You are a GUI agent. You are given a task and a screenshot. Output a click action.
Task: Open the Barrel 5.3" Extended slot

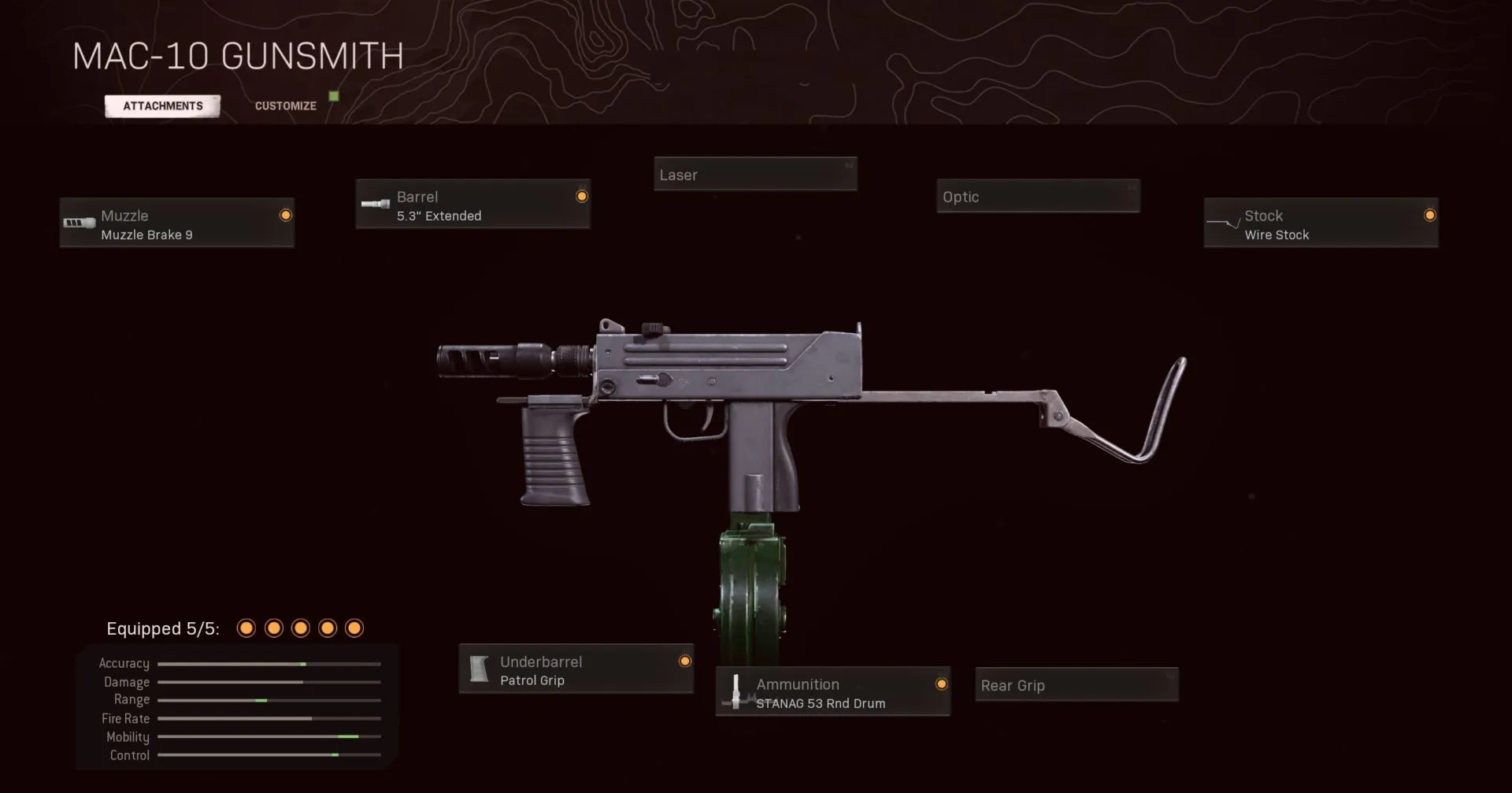click(472, 205)
